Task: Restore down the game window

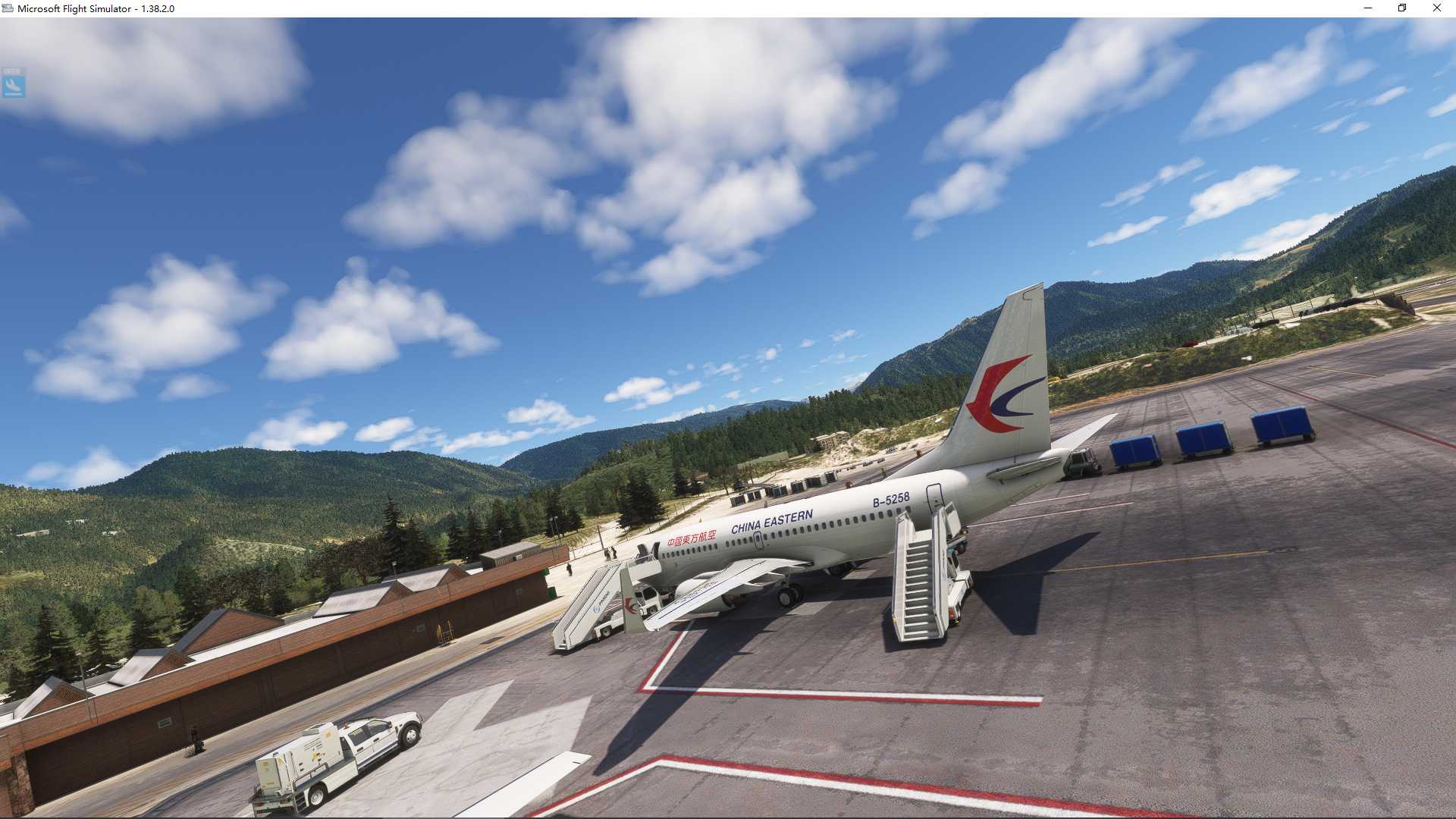Action: 1402,8
